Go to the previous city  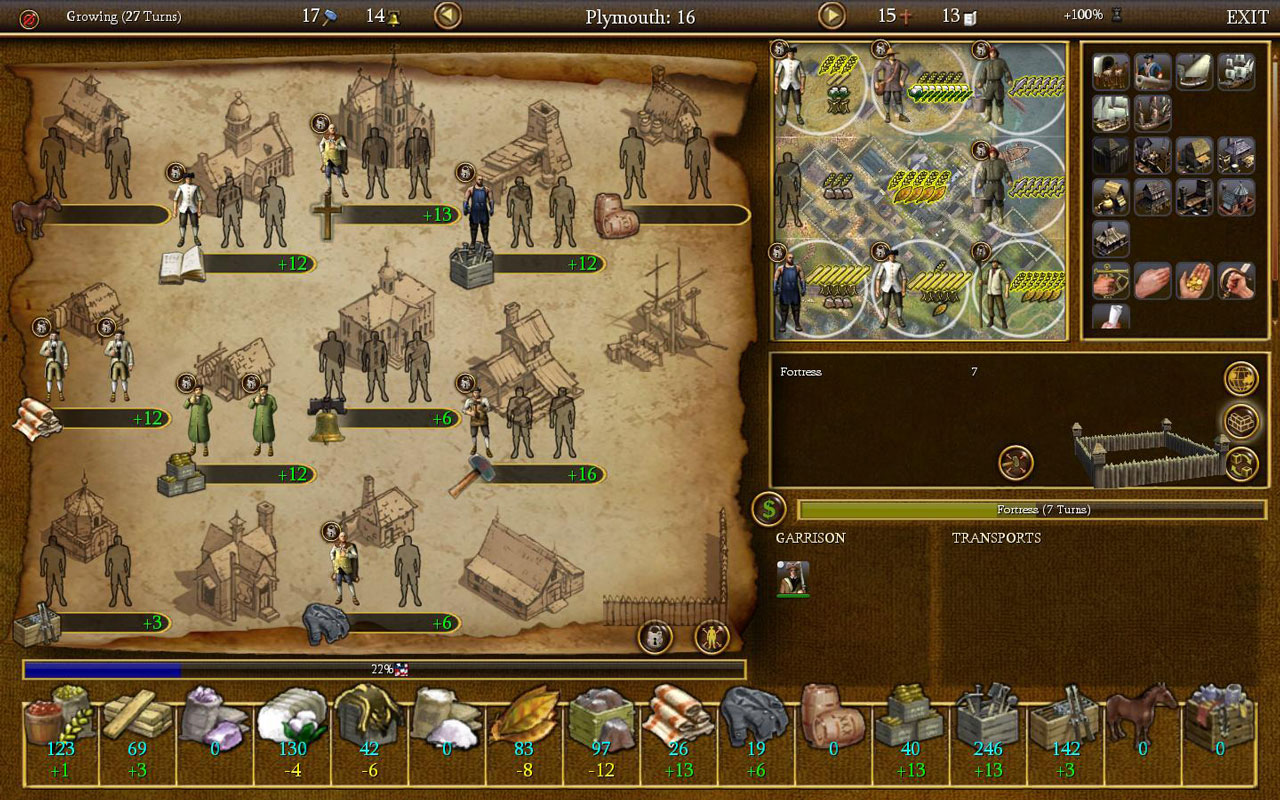click(448, 16)
